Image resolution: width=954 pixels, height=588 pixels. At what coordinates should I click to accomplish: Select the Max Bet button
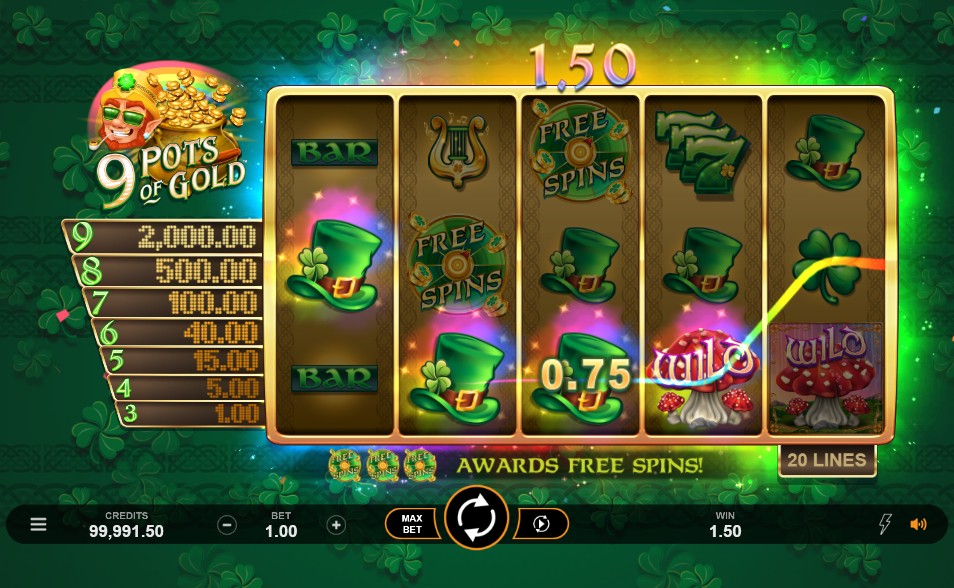[x=412, y=524]
